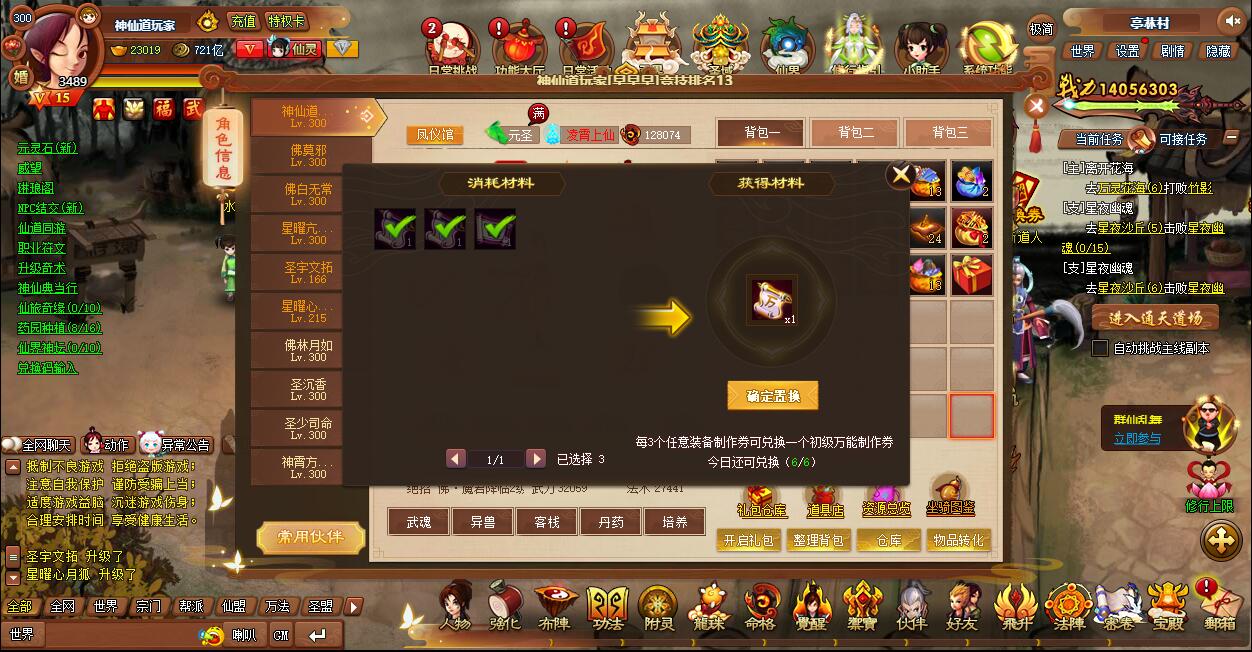Open 设置 settings
This screenshot has width=1252, height=652.
1127,51
